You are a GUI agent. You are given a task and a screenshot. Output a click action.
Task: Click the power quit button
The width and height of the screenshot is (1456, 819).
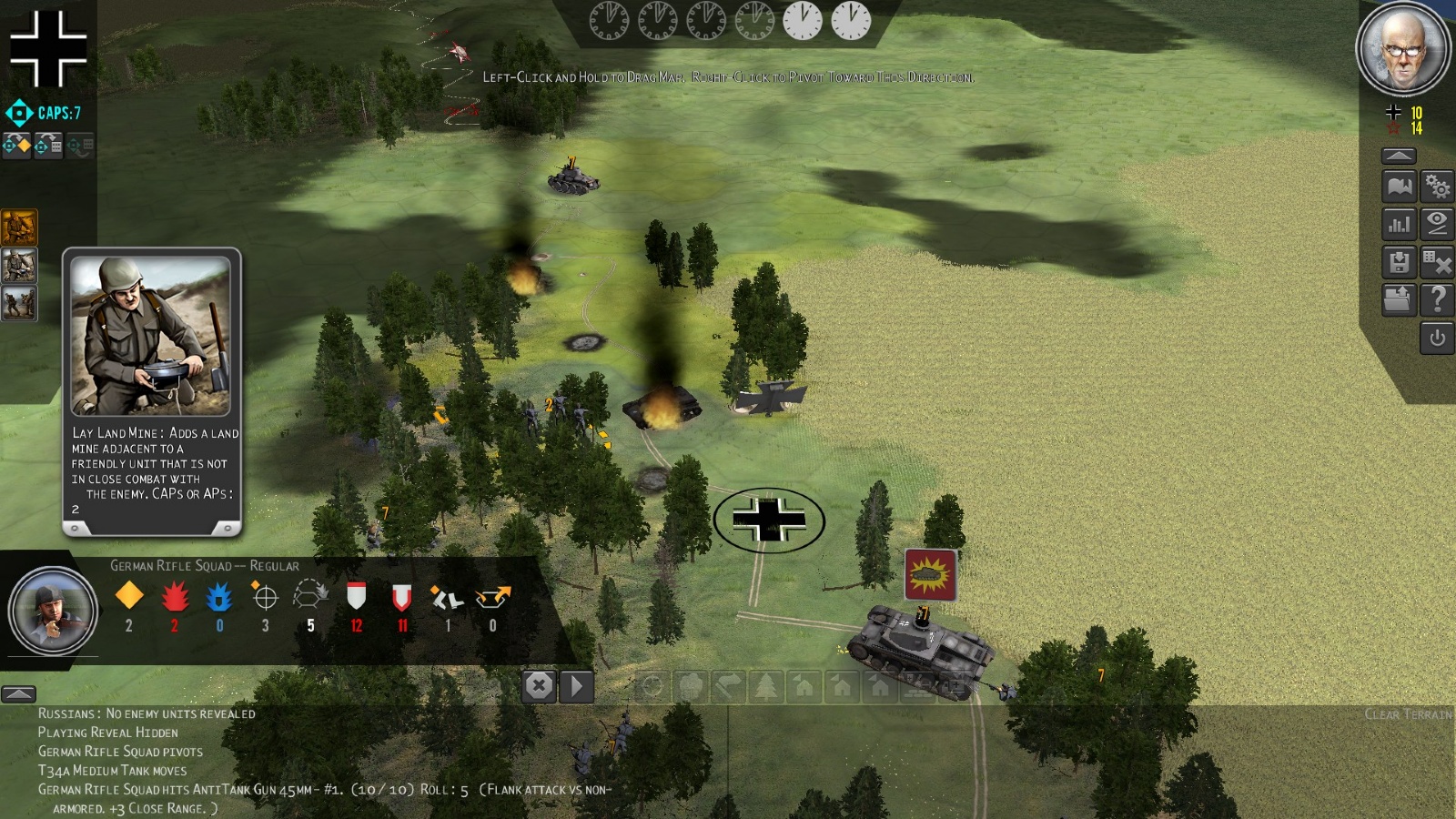(1437, 339)
